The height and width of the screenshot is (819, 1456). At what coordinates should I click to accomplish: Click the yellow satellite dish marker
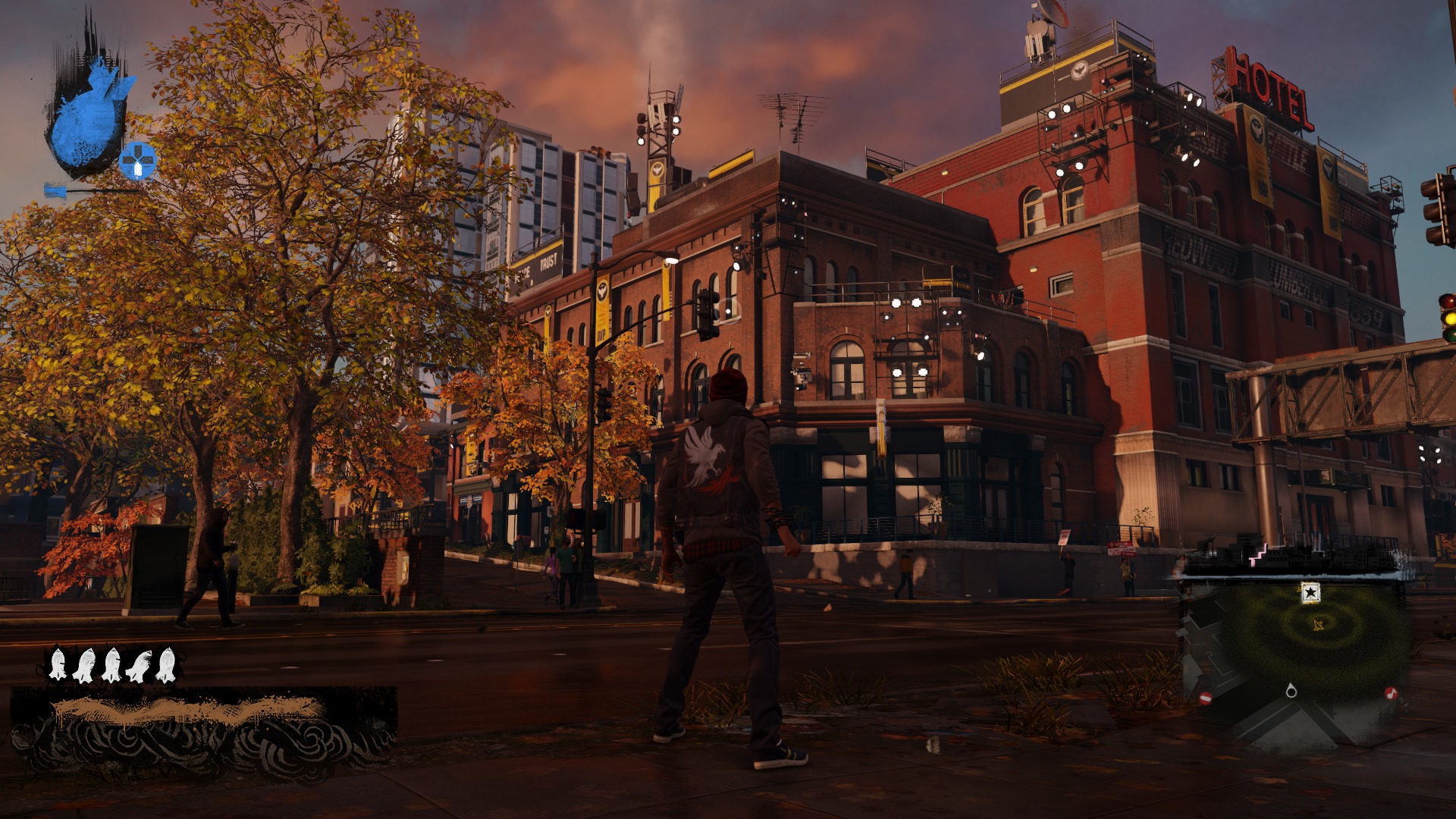click(1318, 625)
